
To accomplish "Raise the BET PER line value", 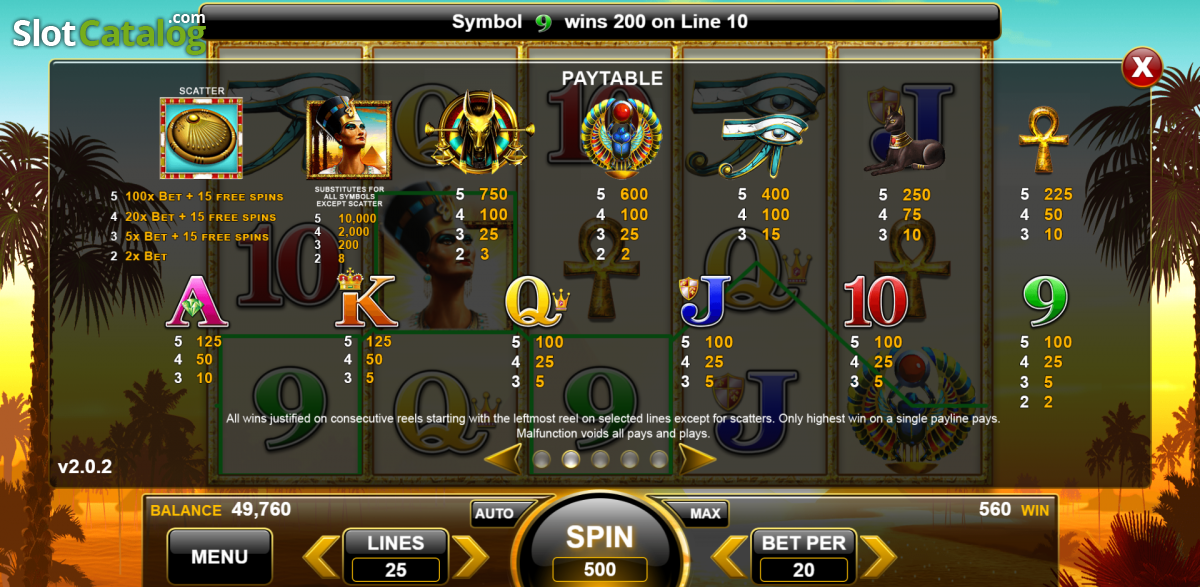I will point(877,556).
